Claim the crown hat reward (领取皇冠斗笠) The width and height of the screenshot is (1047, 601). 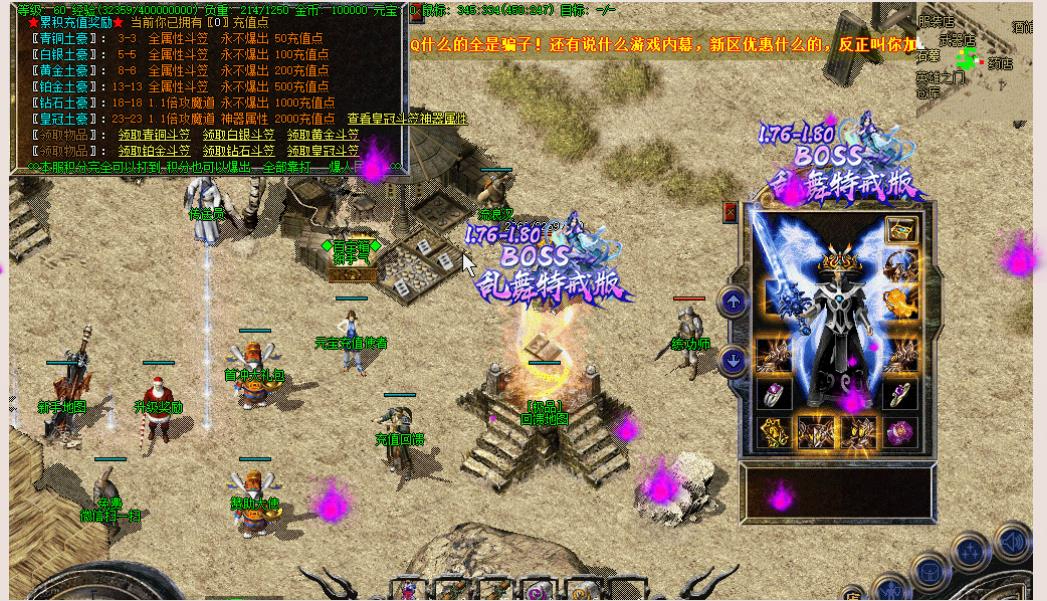(x=323, y=151)
